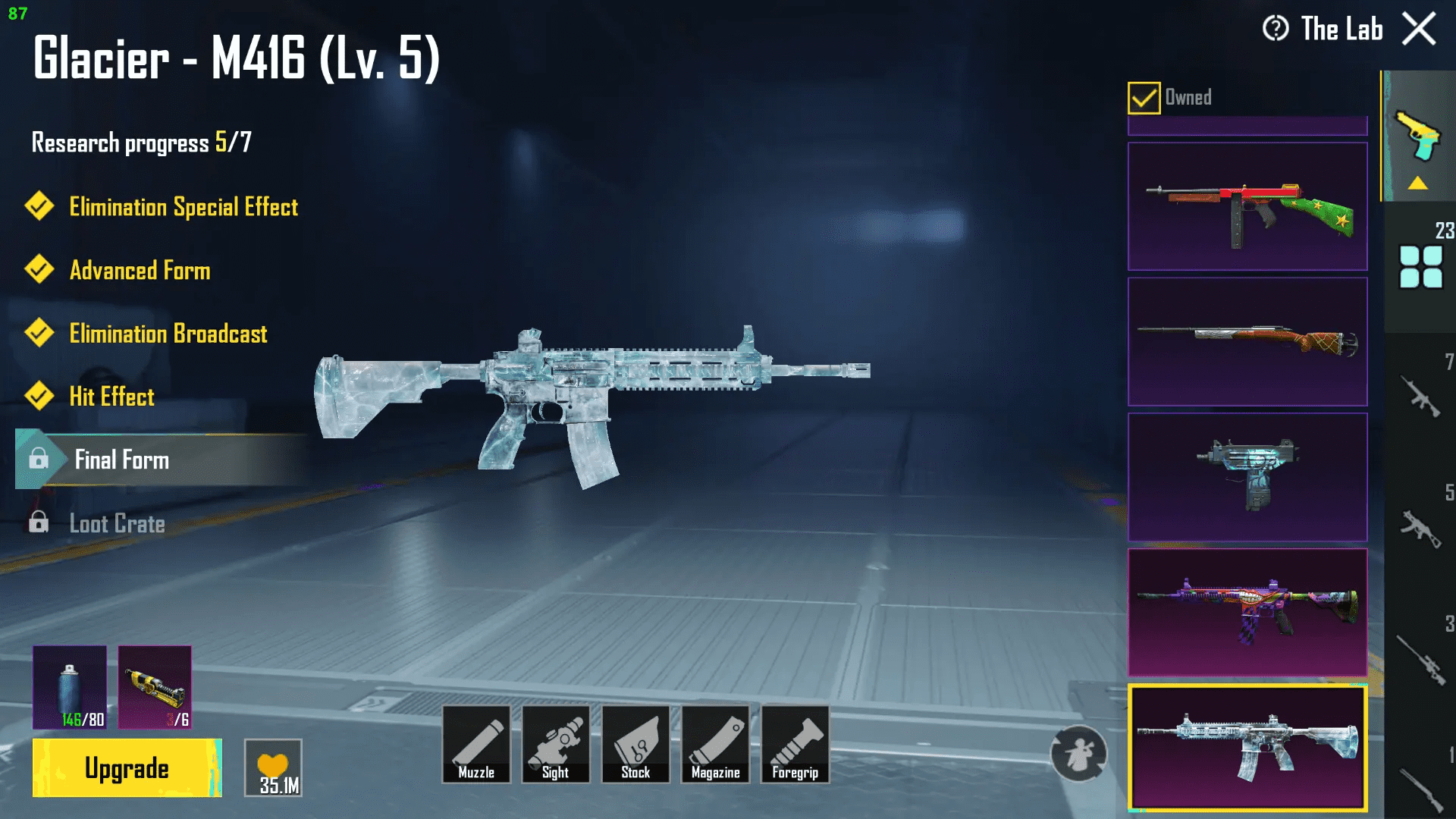The width and height of the screenshot is (1456, 819).
Task: Select the Stock attachment icon
Action: 636,743
